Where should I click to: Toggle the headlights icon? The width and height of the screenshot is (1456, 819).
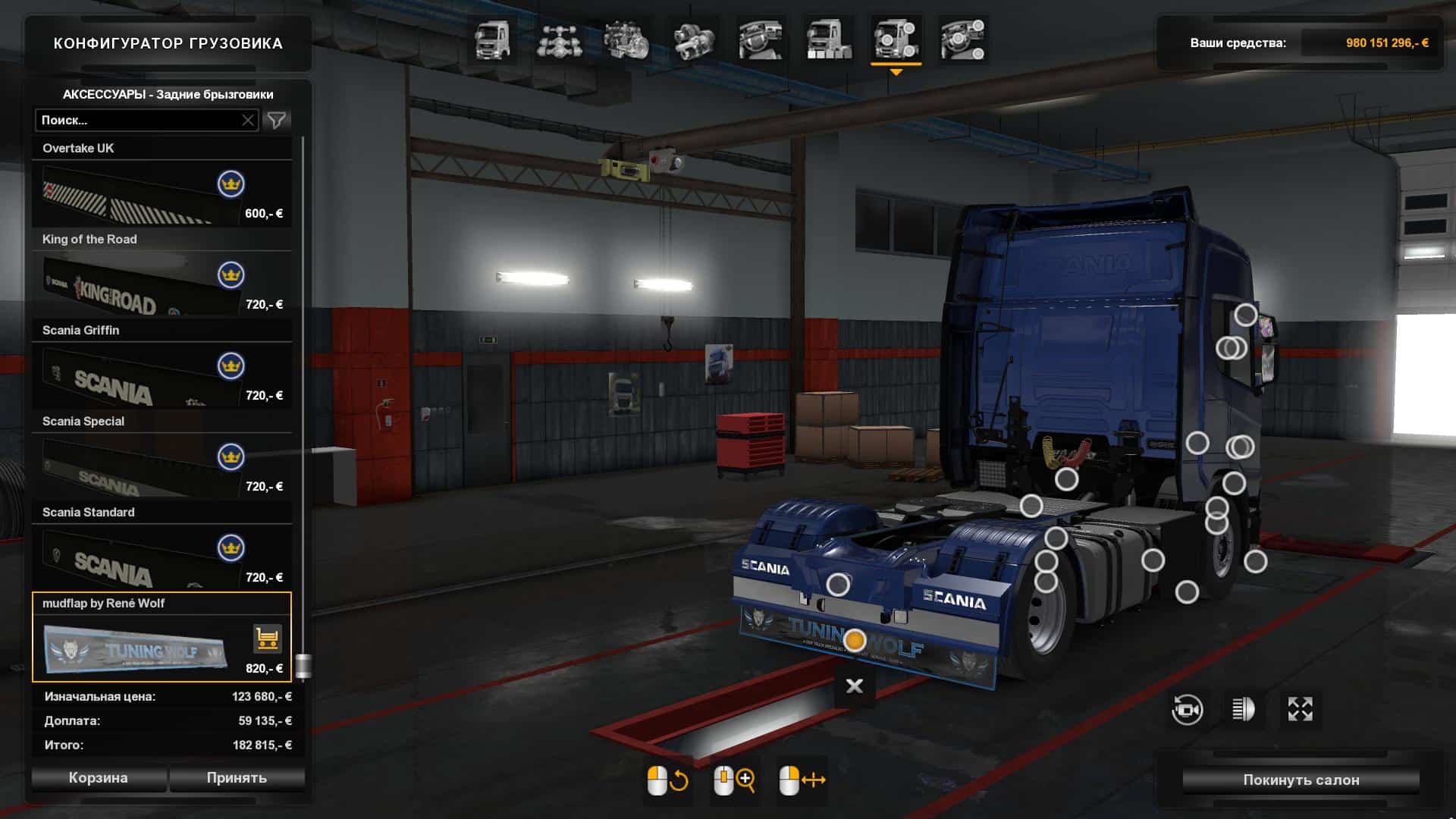[1243, 710]
